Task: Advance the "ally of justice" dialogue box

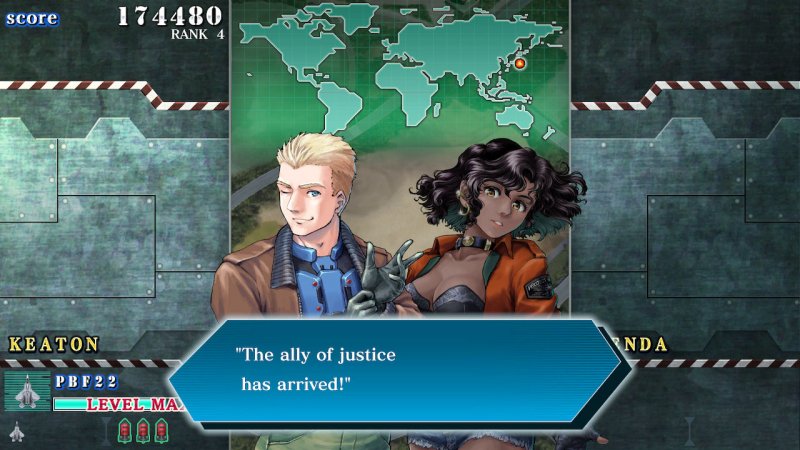Action: point(400,369)
